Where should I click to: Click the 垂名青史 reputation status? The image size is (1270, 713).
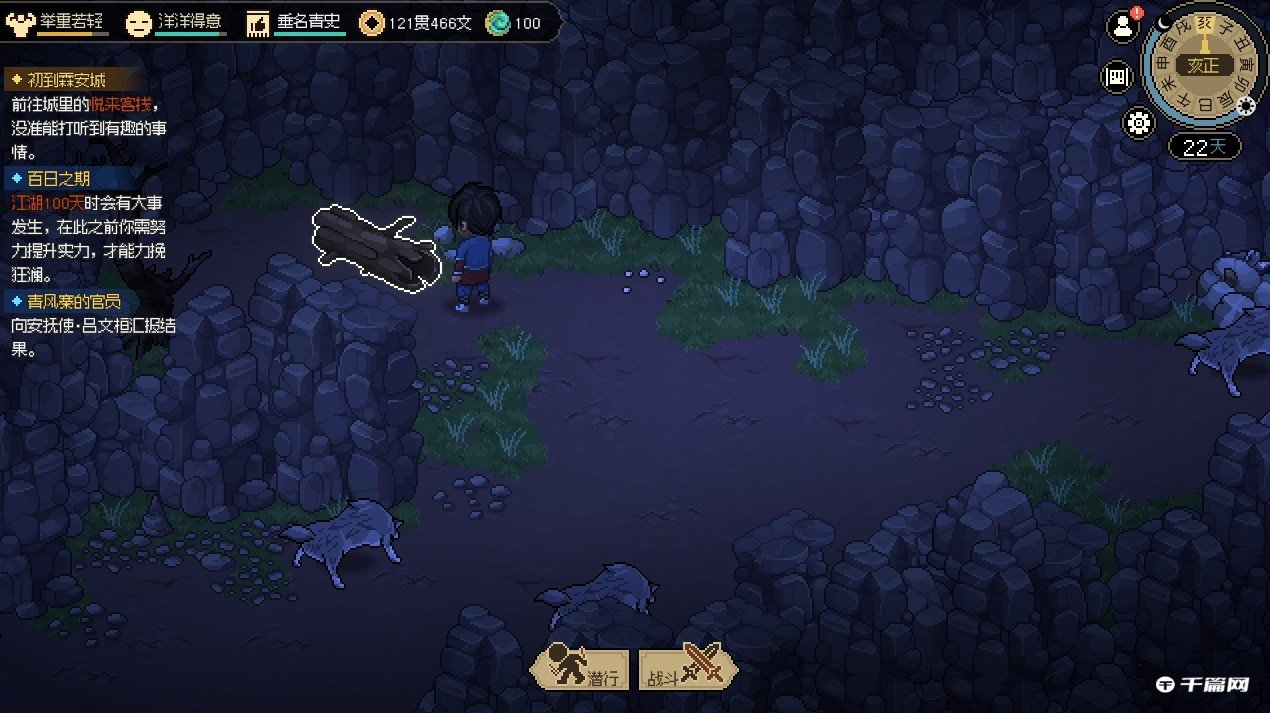pos(297,22)
